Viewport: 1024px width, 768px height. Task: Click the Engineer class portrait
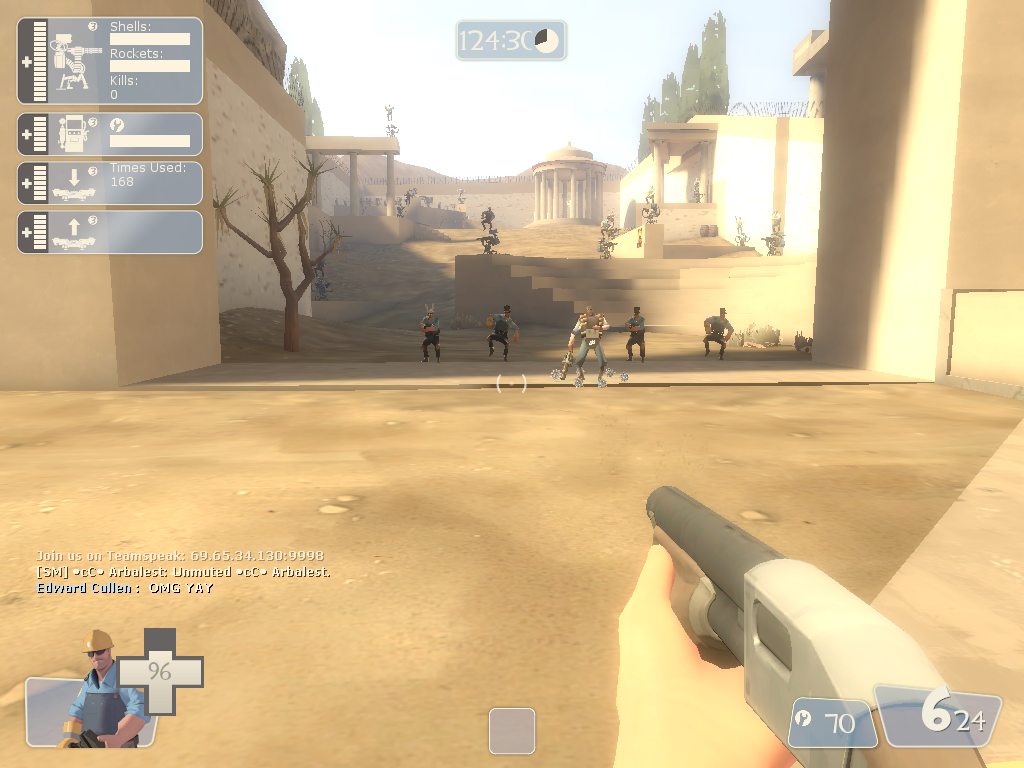(97, 690)
